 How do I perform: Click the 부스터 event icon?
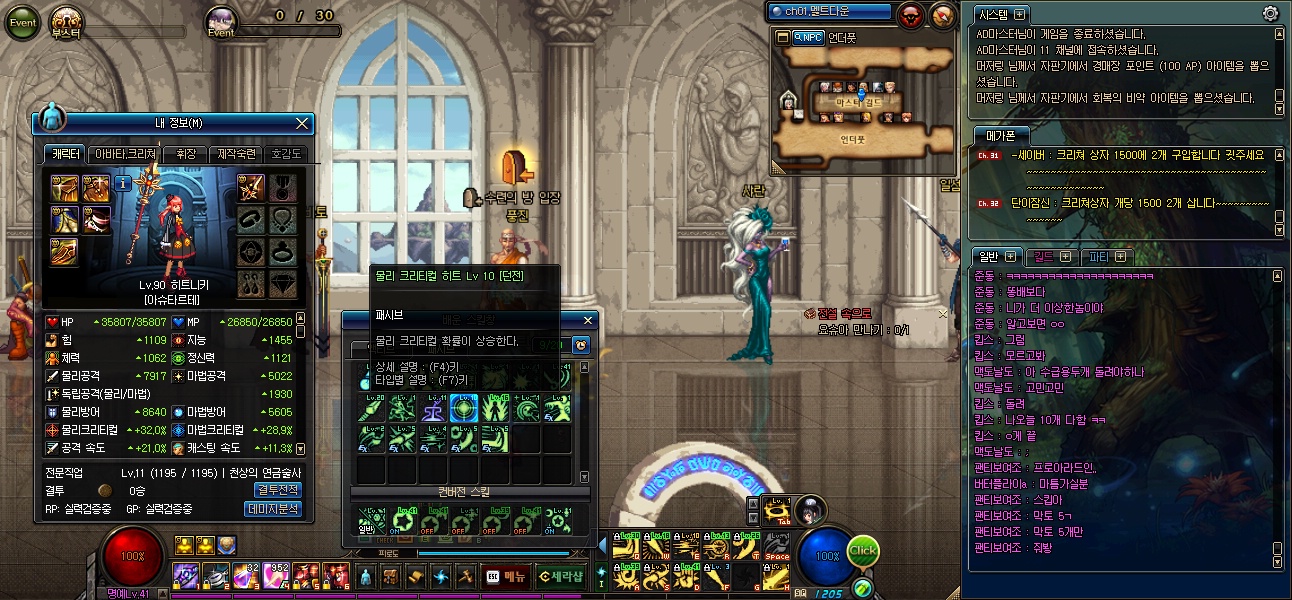click(66, 22)
